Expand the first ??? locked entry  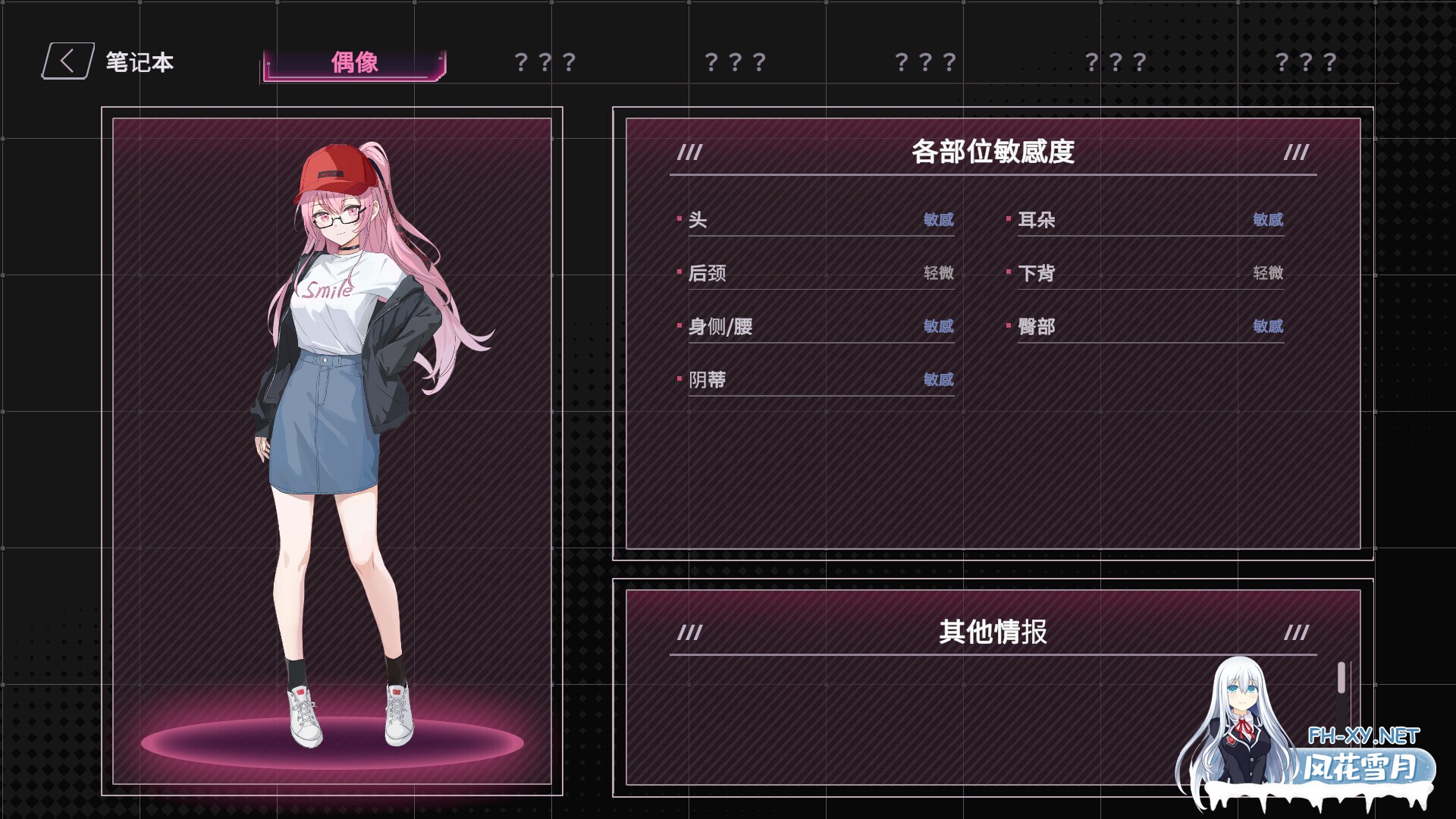pos(544,61)
